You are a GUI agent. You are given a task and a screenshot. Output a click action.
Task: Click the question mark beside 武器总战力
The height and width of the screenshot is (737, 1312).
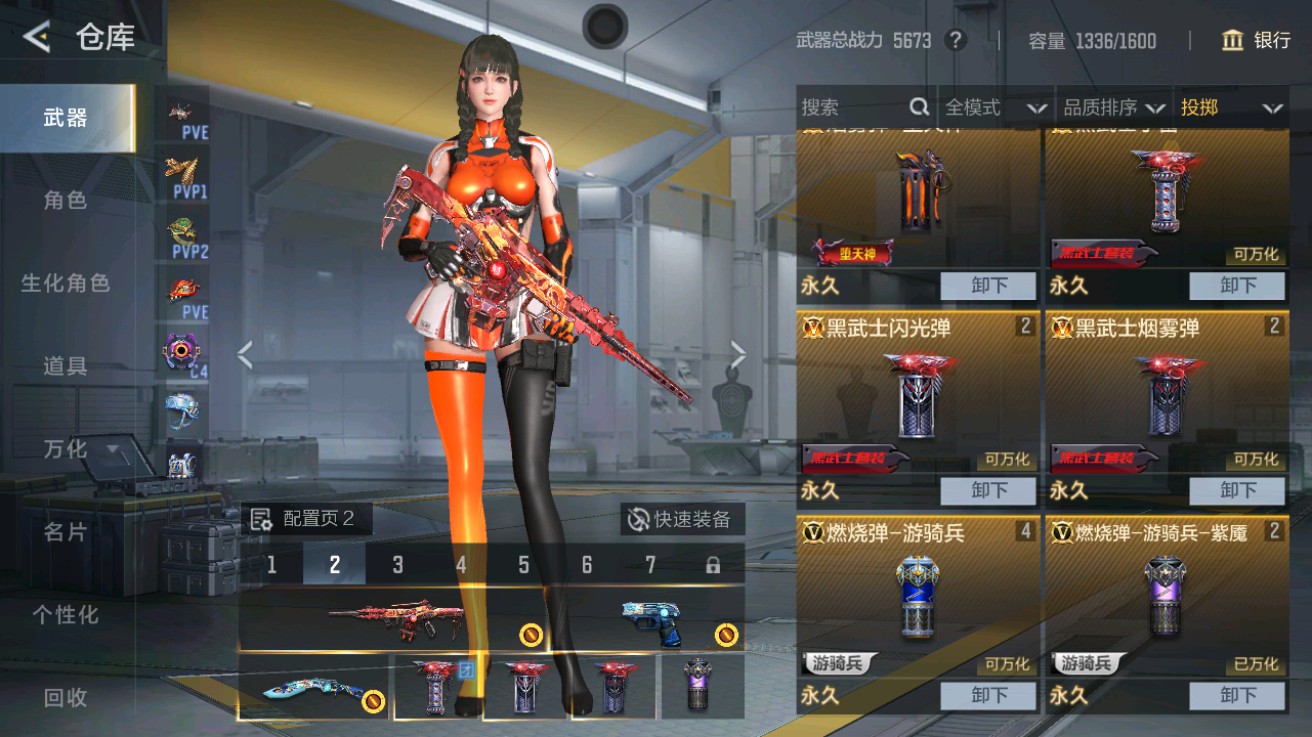tap(958, 41)
